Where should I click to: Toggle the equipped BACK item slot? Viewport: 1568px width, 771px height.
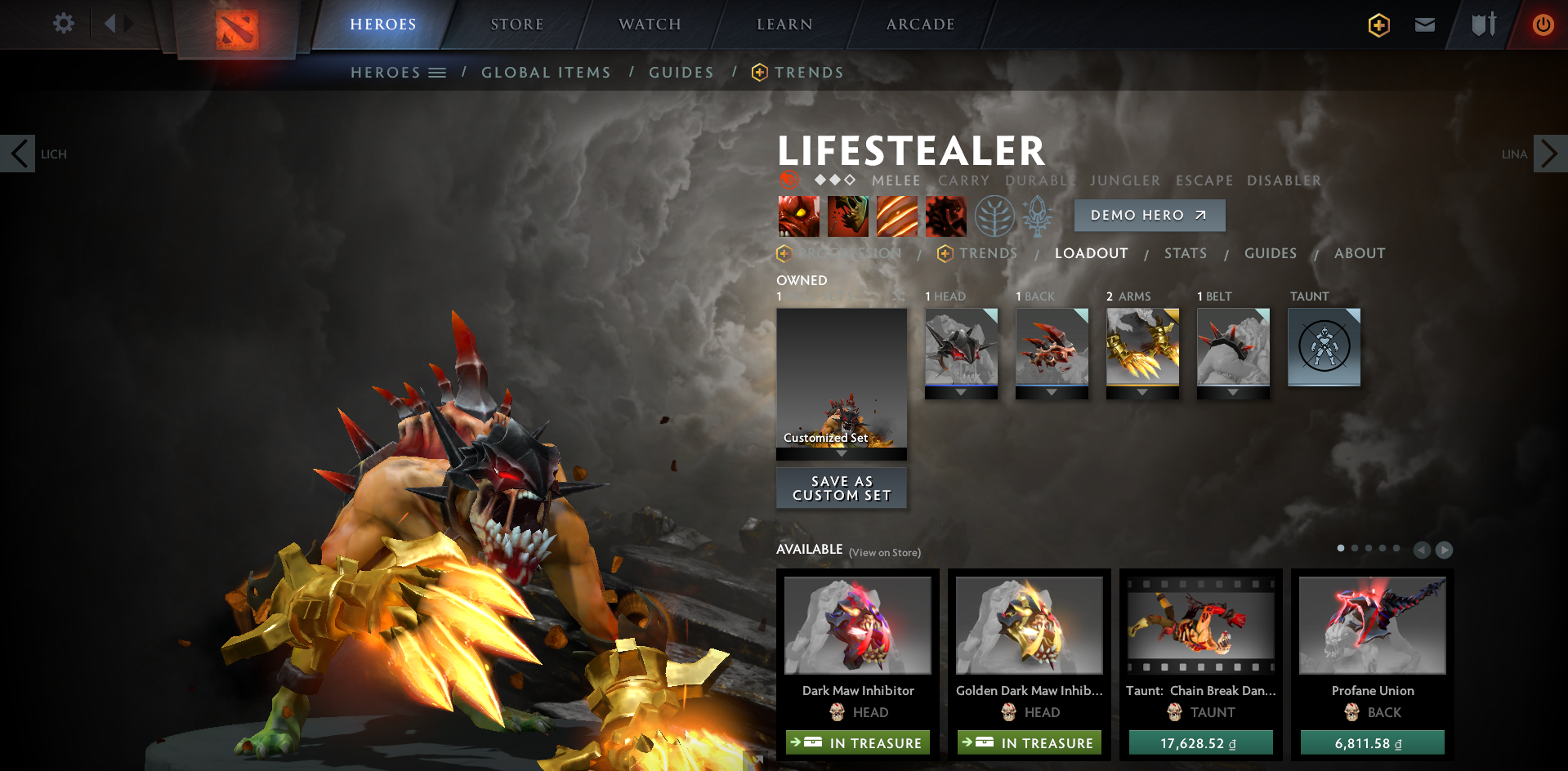pyautogui.click(x=1052, y=347)
